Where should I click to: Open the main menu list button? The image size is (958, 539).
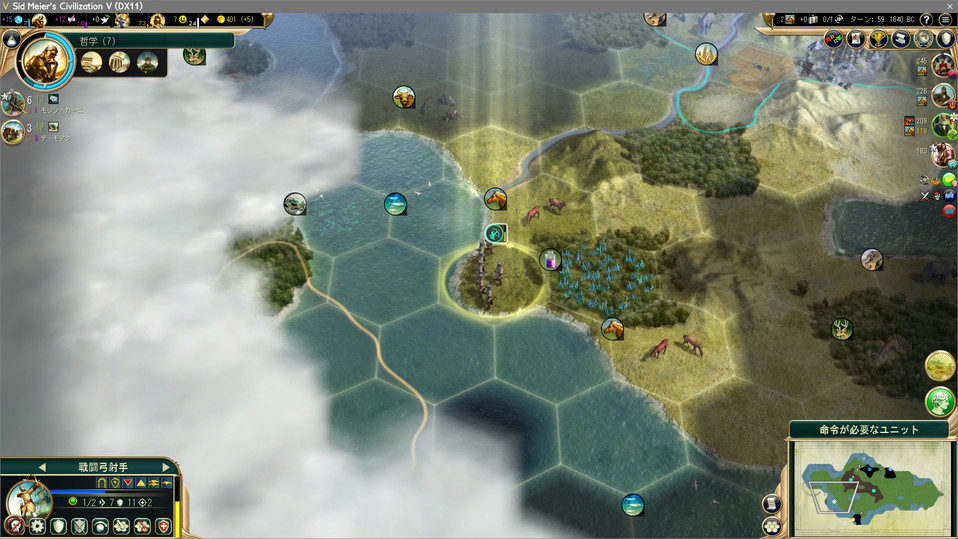coord(945,20)
